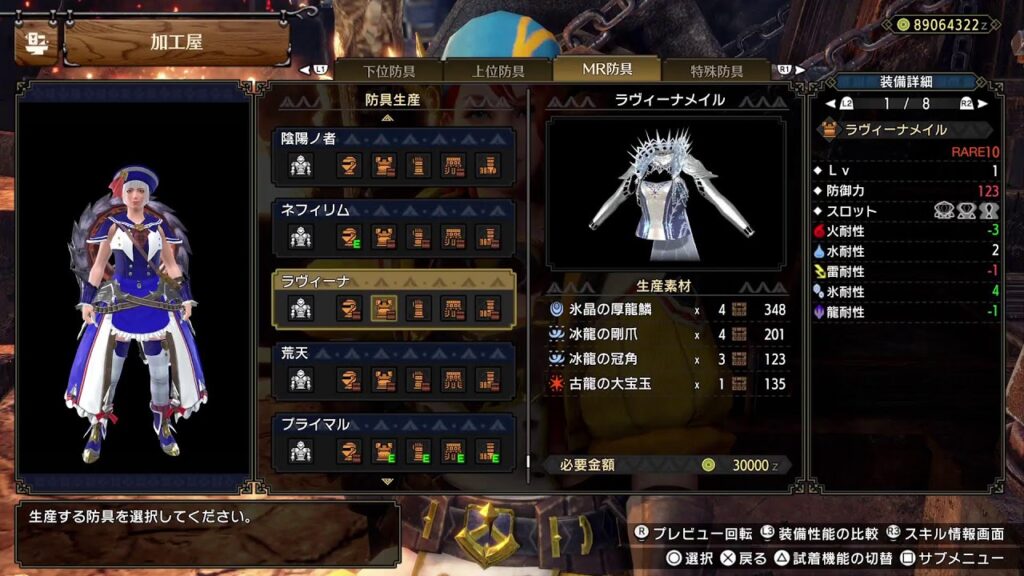Click the 氷龍の冠角 material row

pyautogui.click(x=666, y=358)
